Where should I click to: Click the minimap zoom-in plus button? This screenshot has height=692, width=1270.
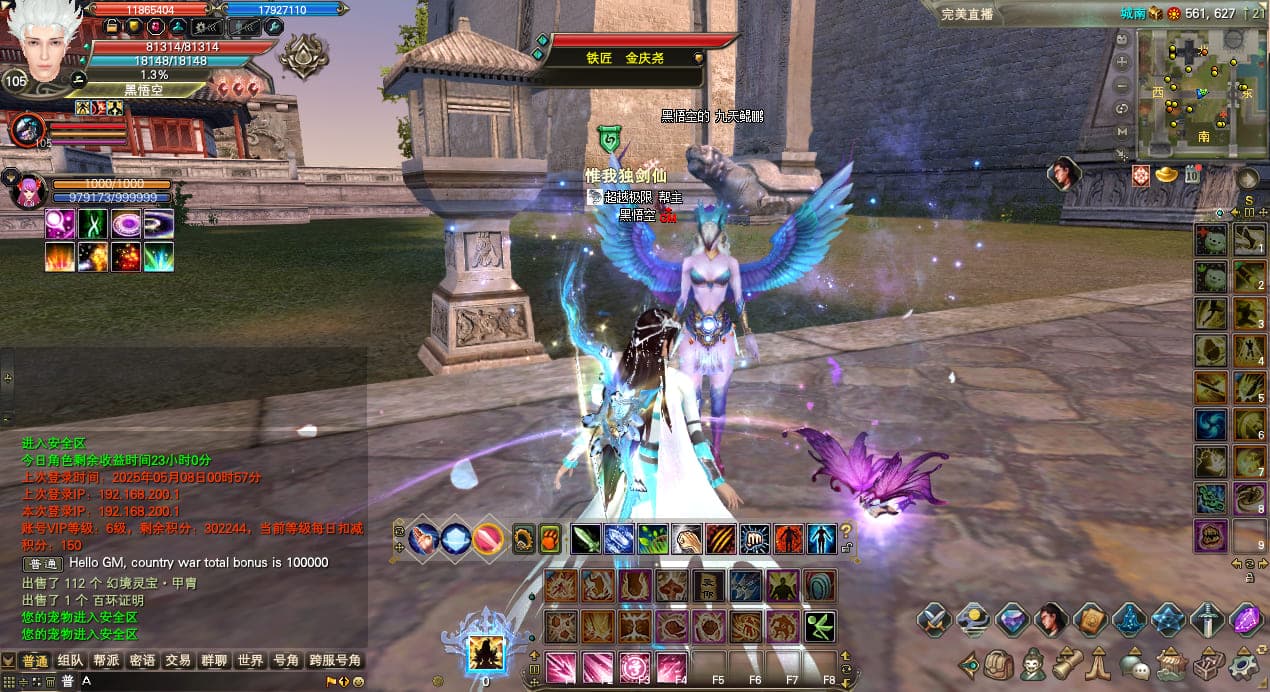[1122, 61]
